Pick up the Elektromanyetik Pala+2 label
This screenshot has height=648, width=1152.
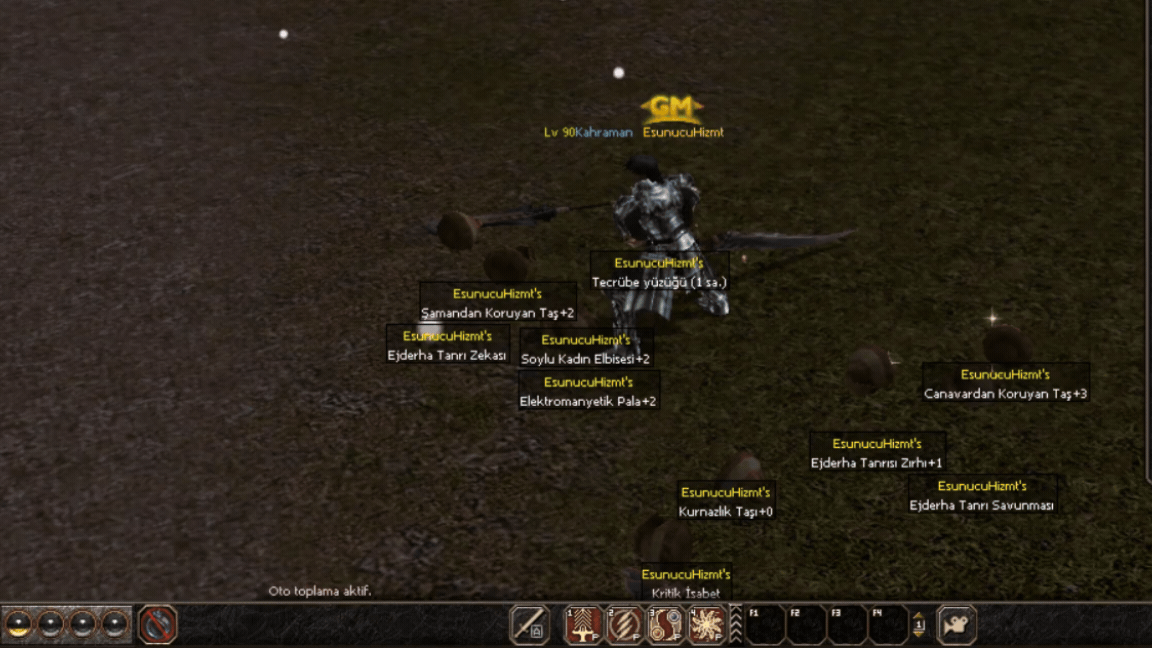coord(588,402)
